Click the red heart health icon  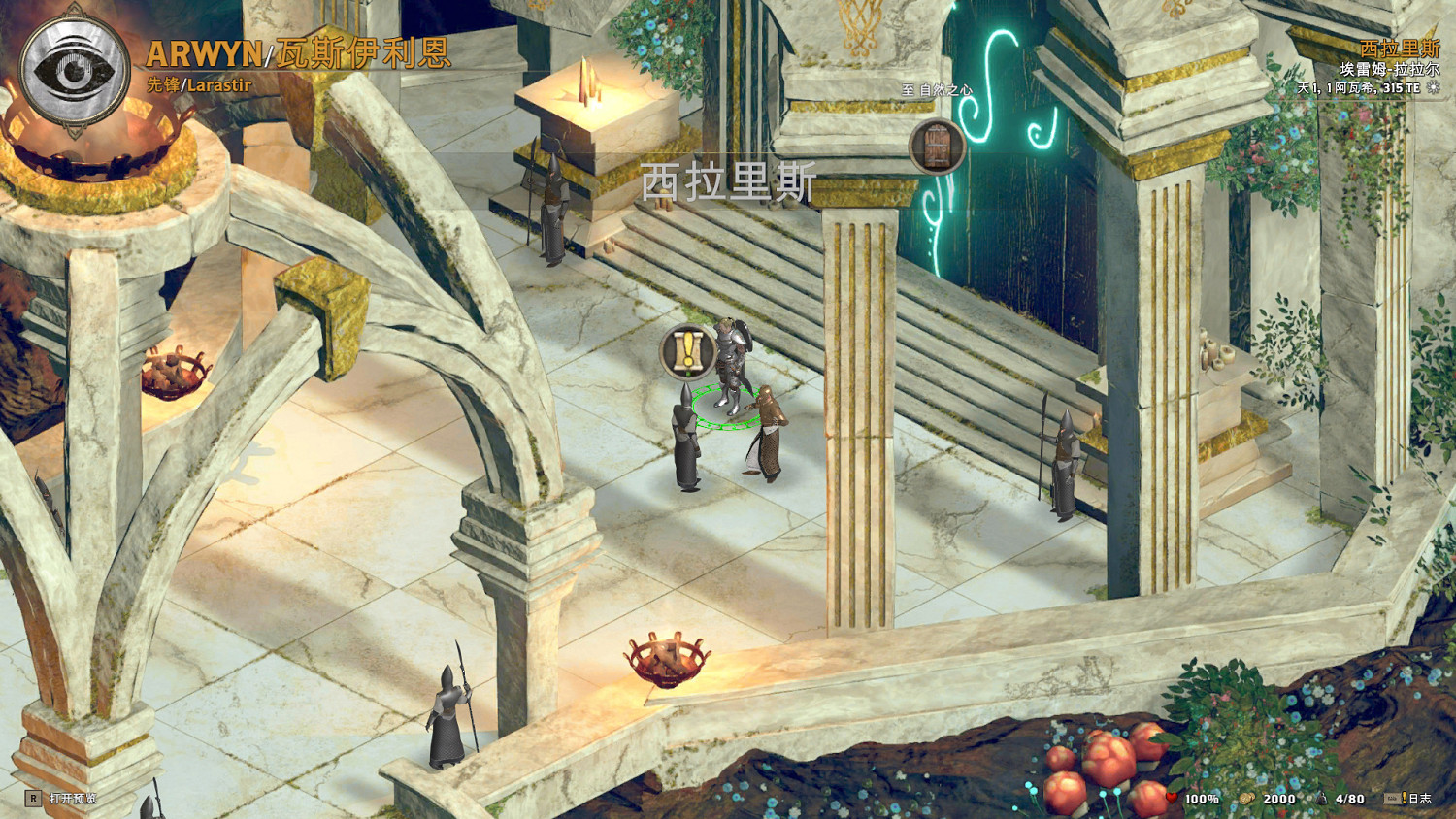pyautogui.click(x=1172, y=799)
